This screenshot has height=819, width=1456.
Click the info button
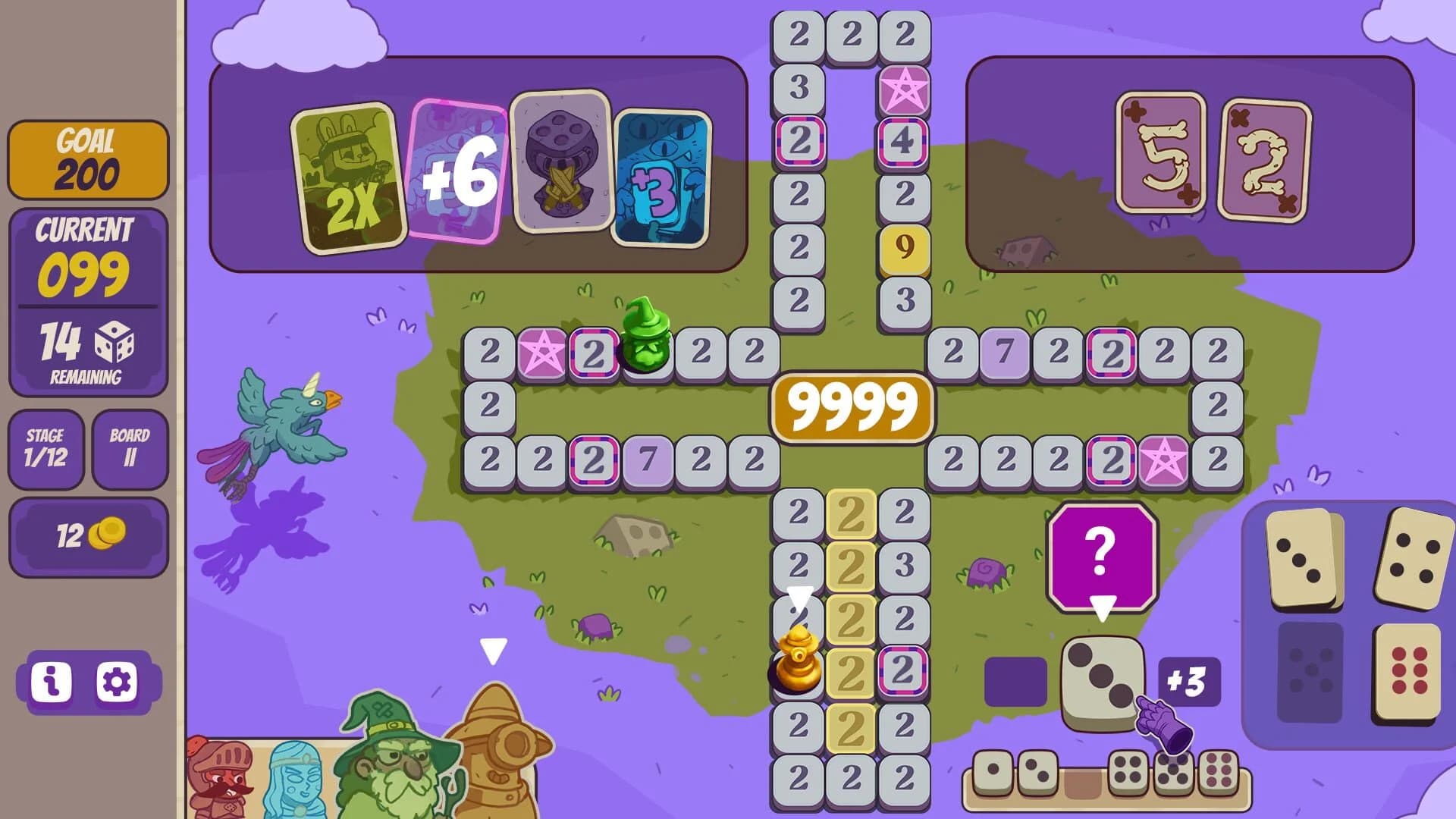[52, 682]
